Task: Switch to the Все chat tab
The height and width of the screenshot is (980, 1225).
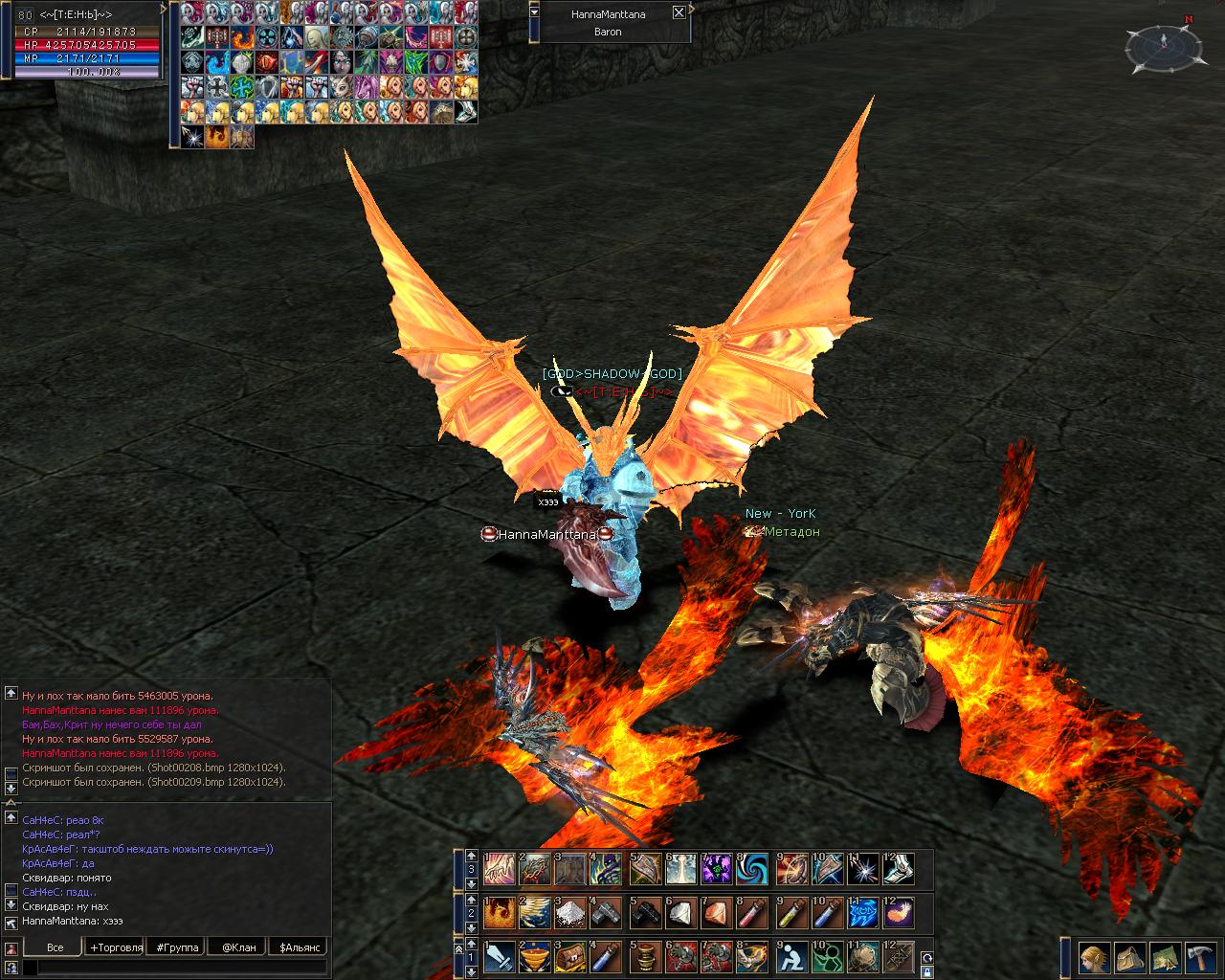Action: coord(56,947)
